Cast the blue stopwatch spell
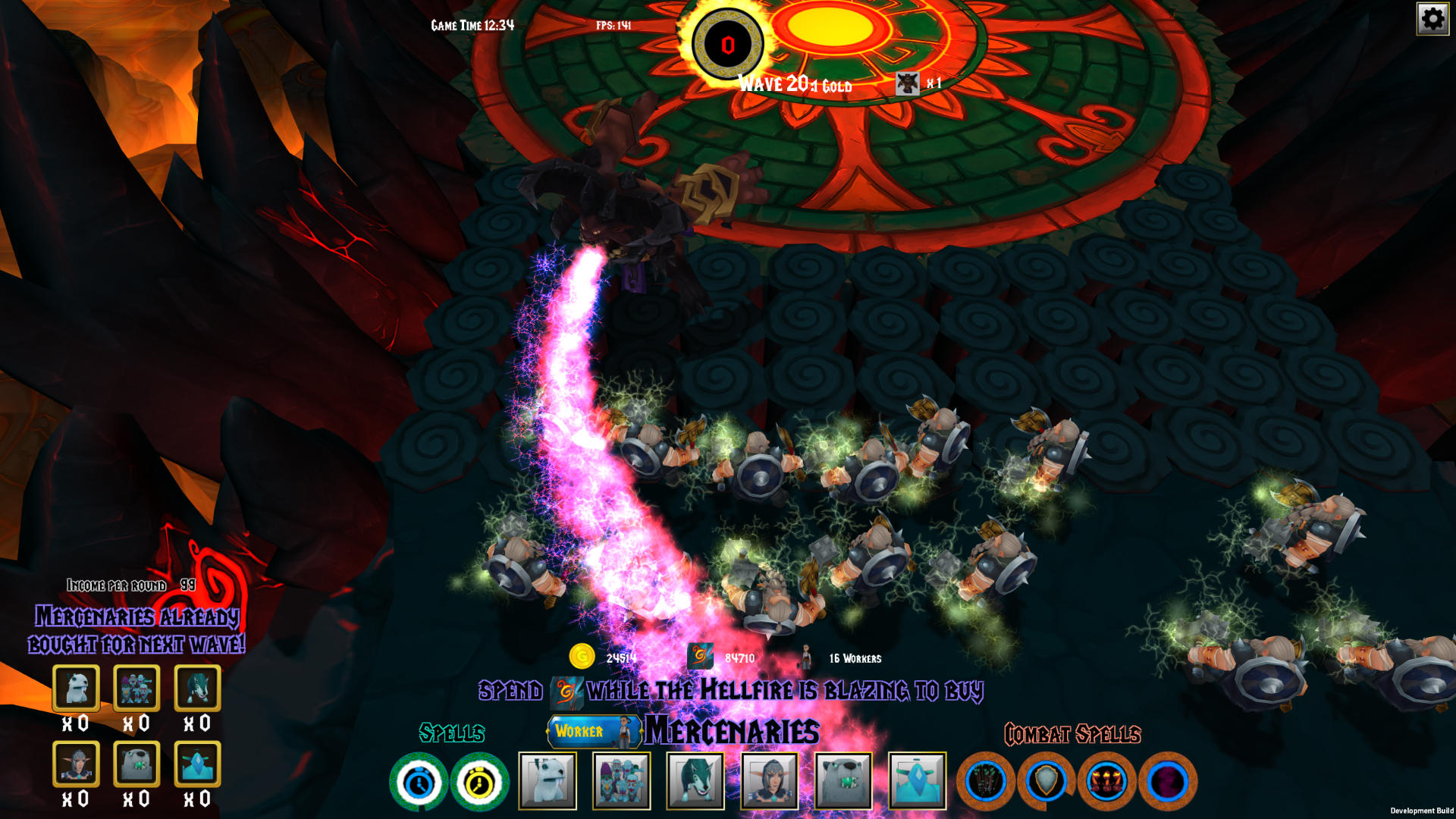1456x819 pixels. click(419, 782)
